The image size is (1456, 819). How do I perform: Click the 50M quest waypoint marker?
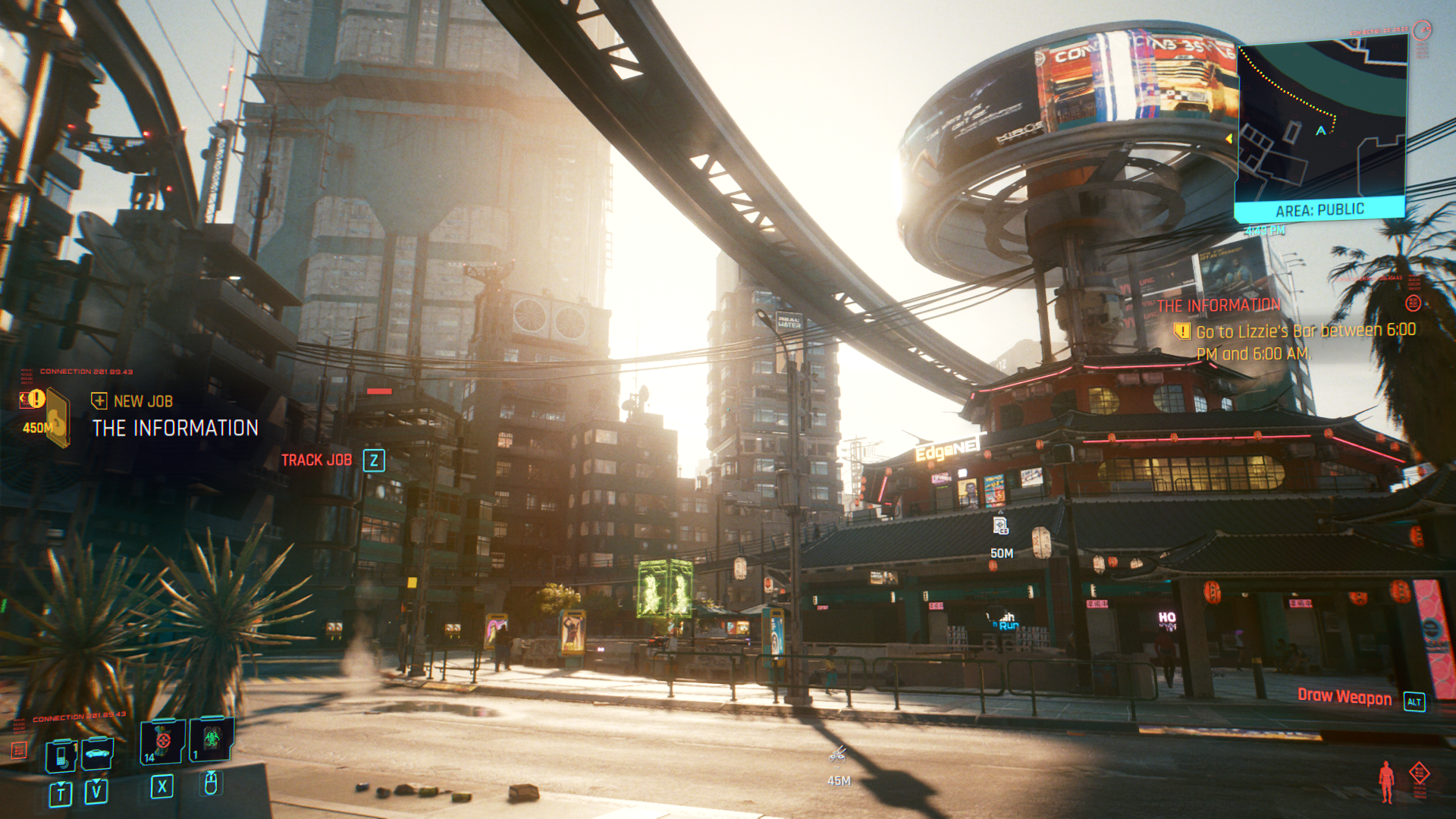coord(1000,526)
